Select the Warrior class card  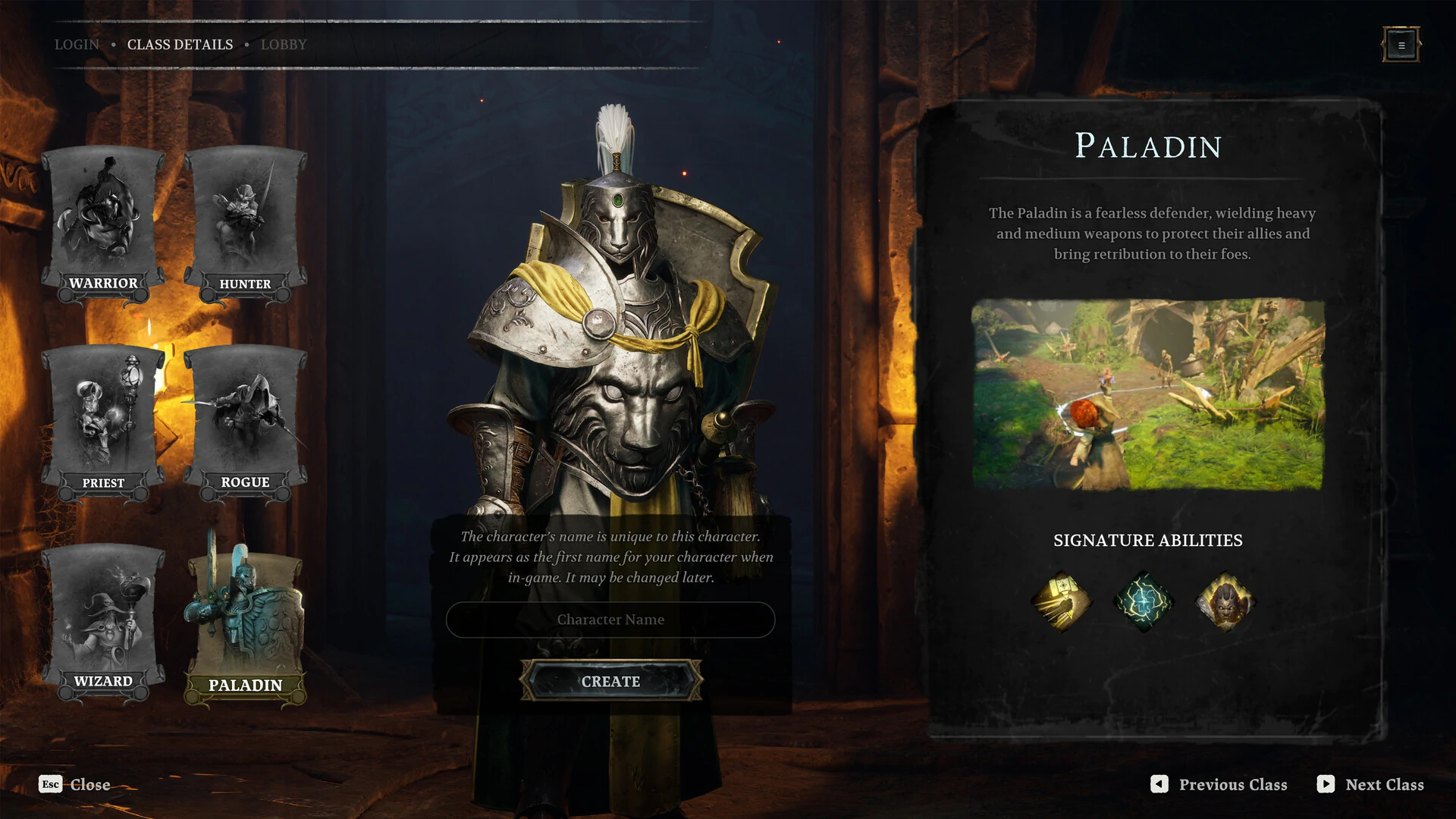(103, 225)
